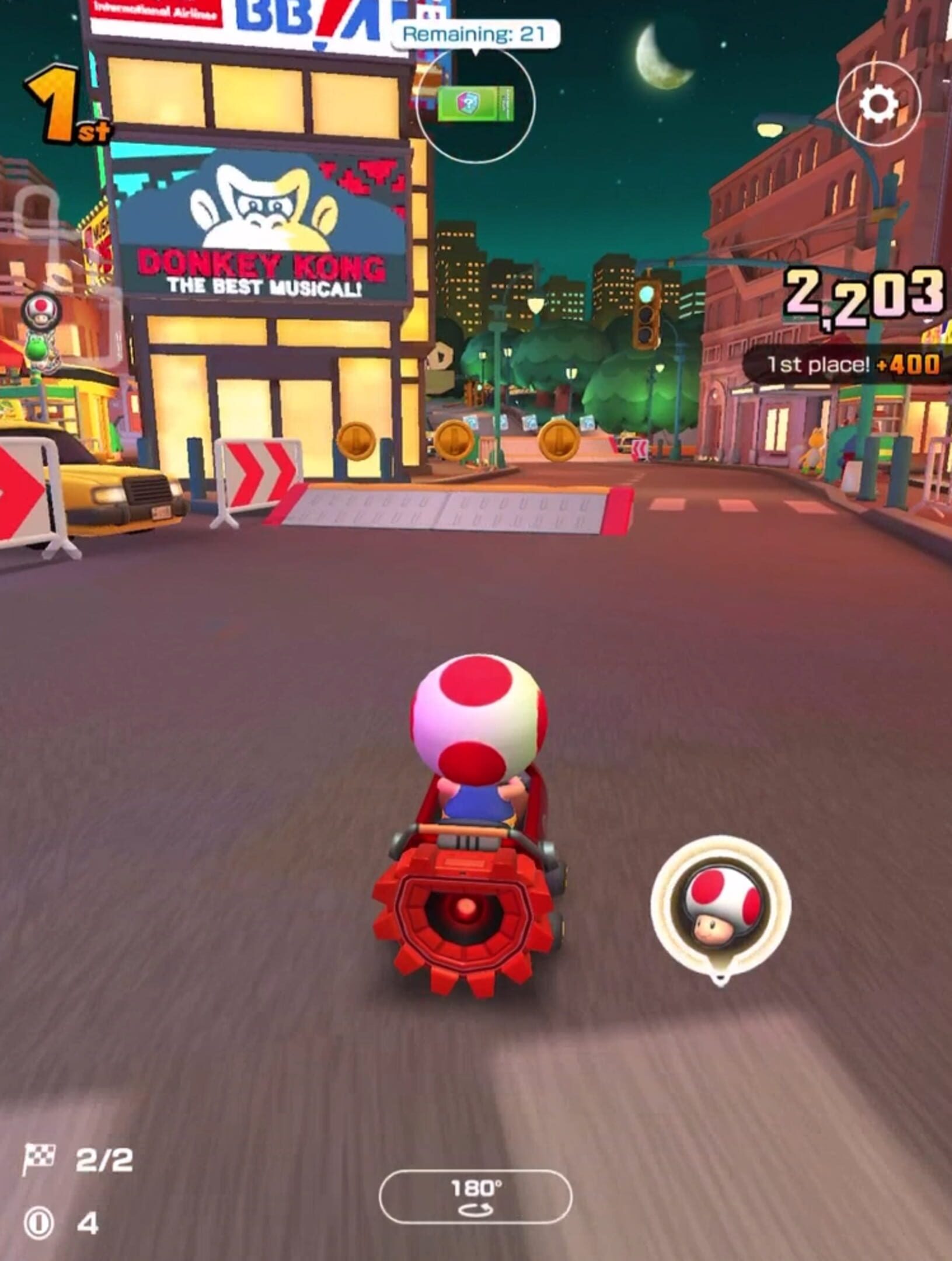
Task: Tap the 180° camera flip button
Action: [475, 1196]
